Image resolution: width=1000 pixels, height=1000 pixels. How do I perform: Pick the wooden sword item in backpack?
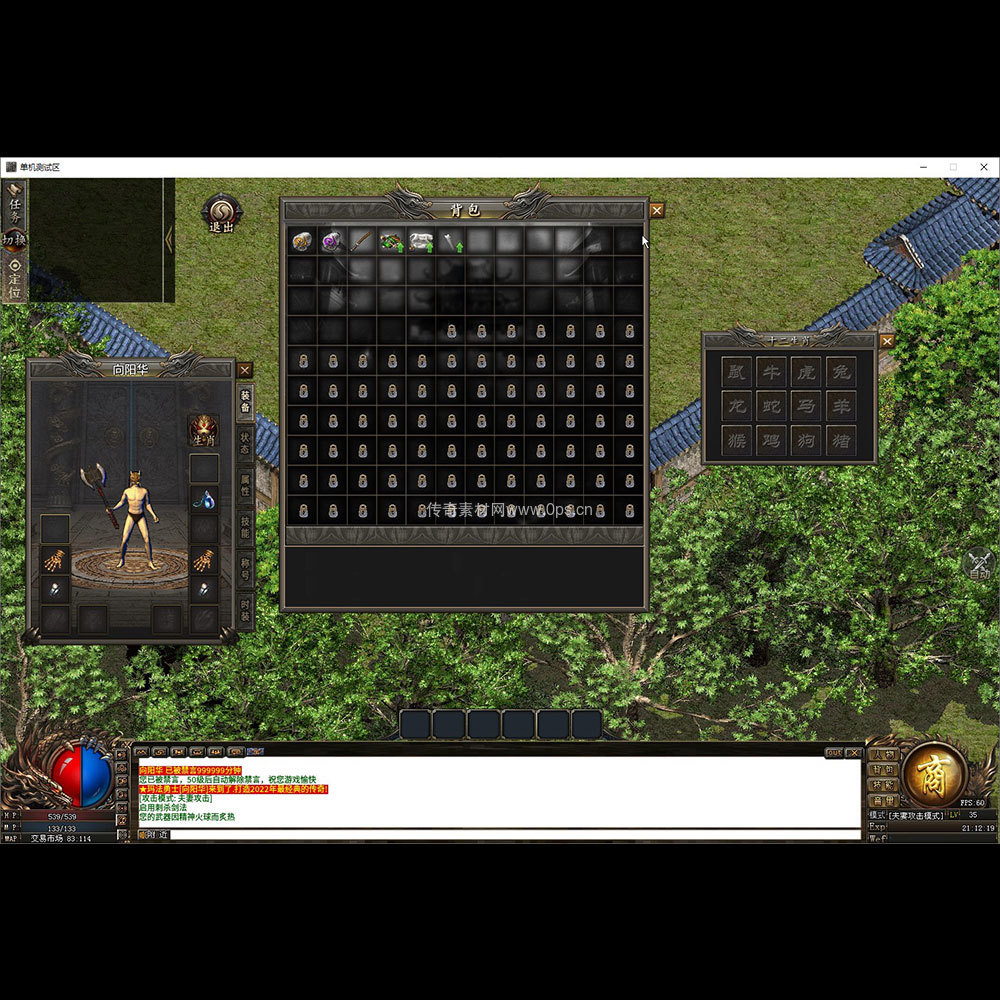pos(361,241)
